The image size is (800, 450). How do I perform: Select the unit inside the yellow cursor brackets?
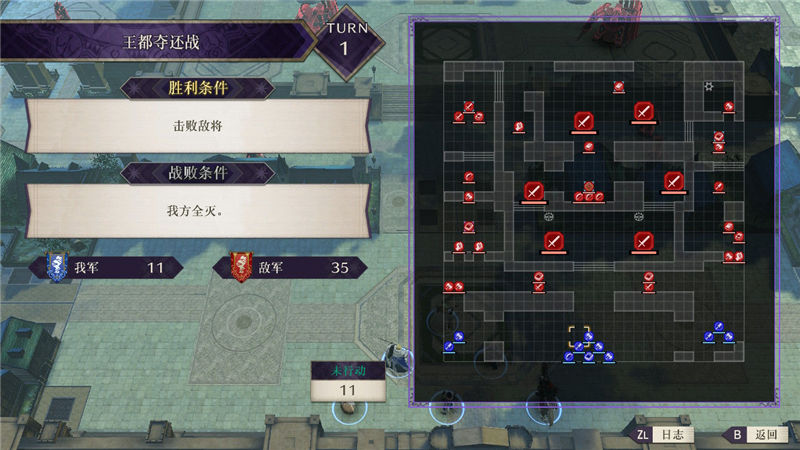[579, 336]
